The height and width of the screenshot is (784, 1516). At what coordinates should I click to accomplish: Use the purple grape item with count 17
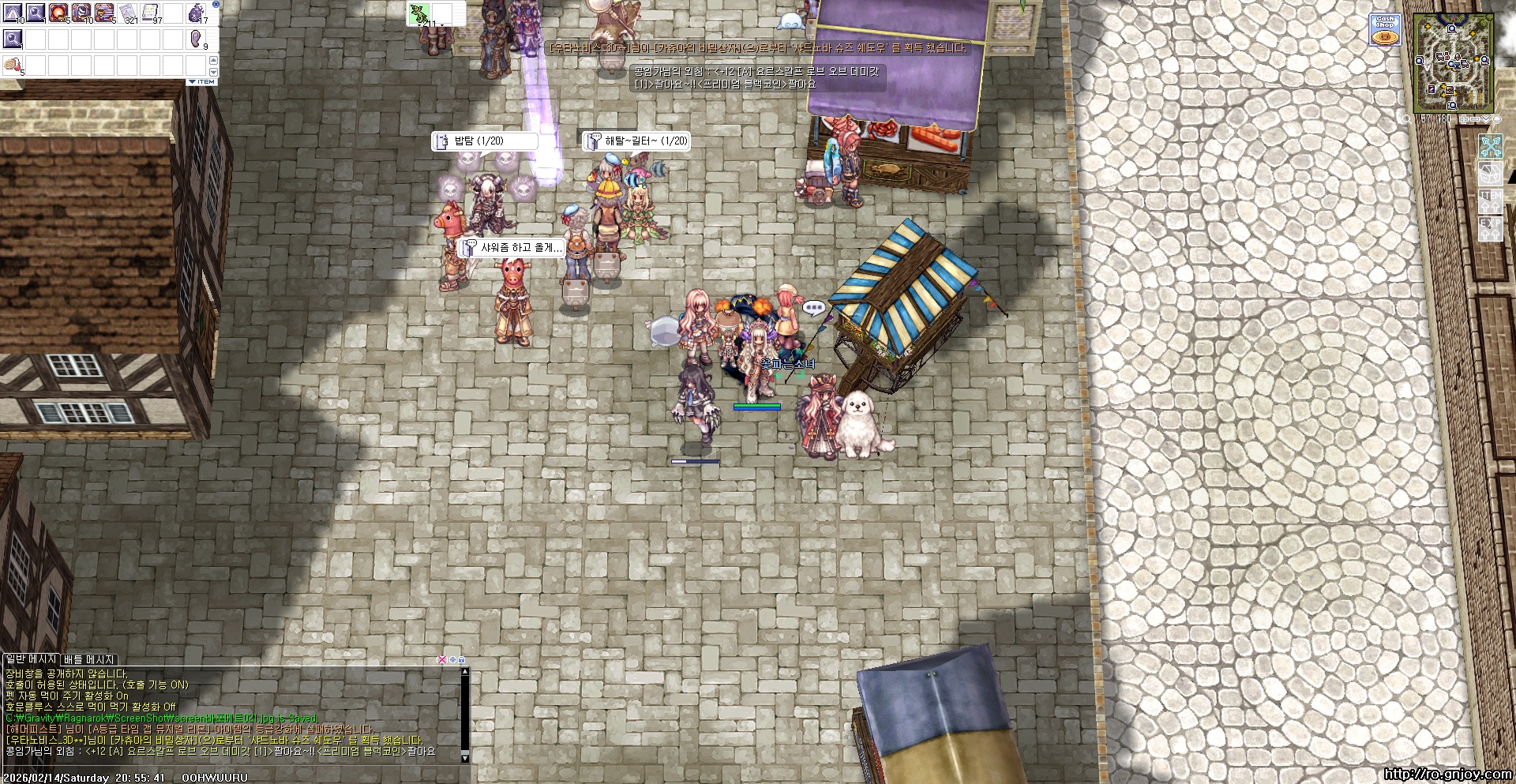(196, 13)
